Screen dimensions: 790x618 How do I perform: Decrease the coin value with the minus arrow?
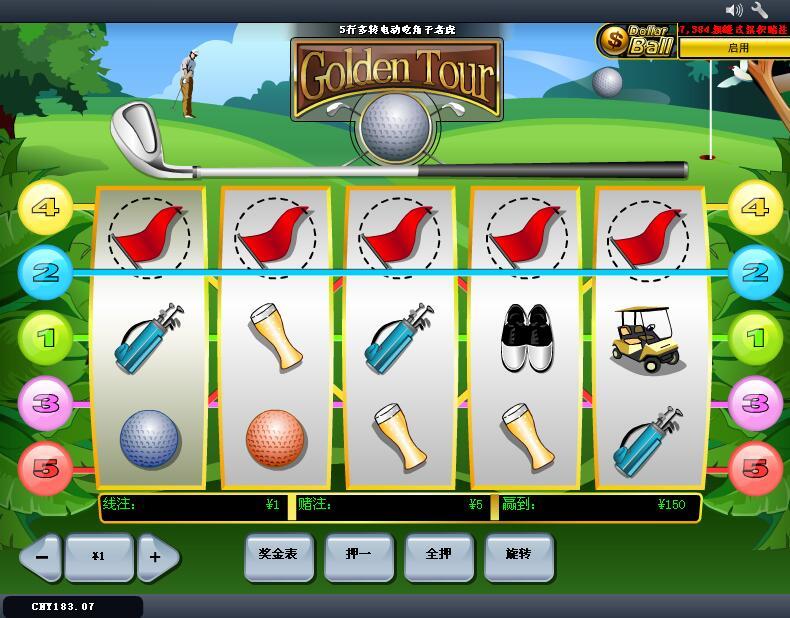tap(41, 556)
